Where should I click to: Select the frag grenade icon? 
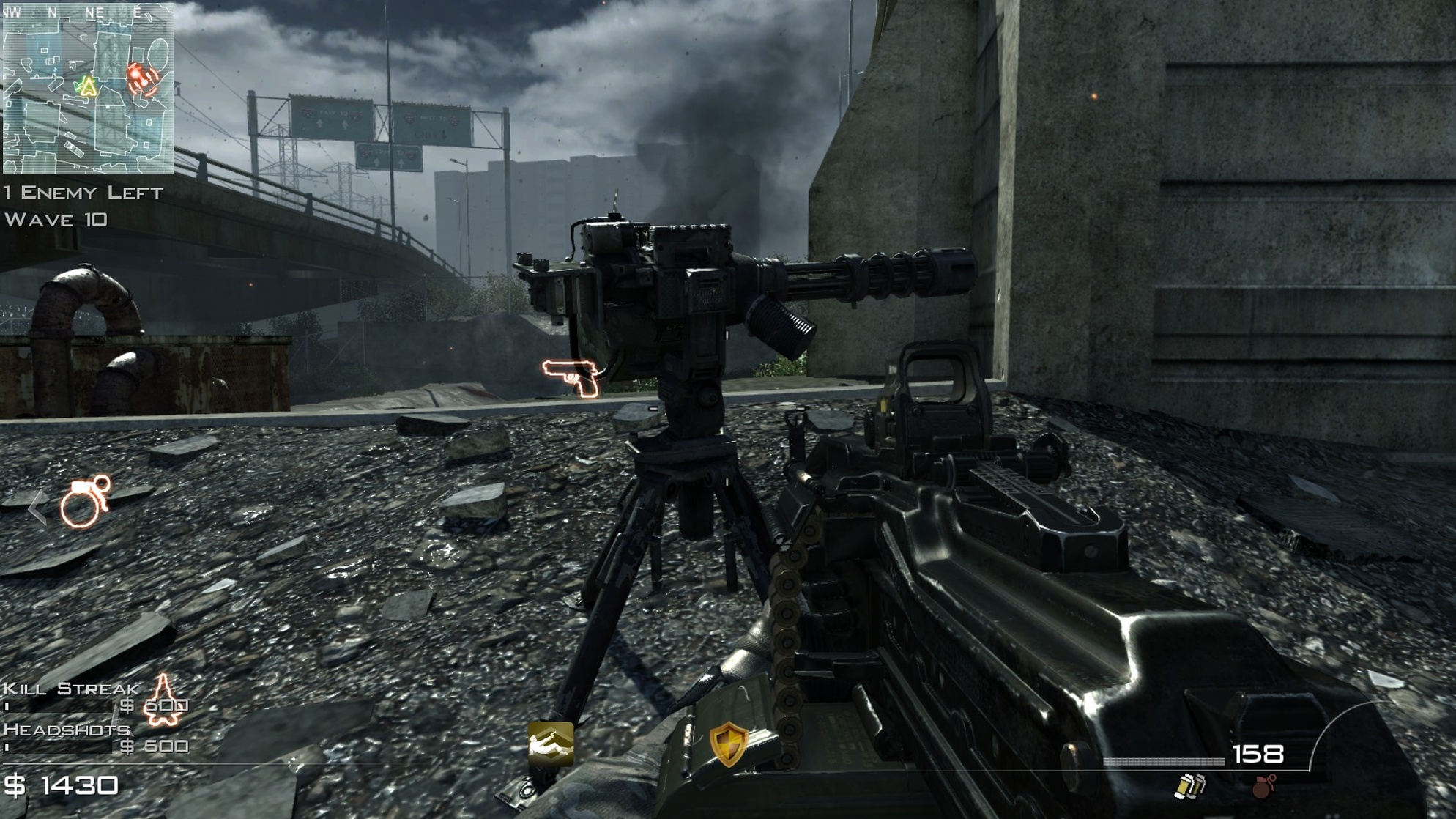(x=1263, y=786)
